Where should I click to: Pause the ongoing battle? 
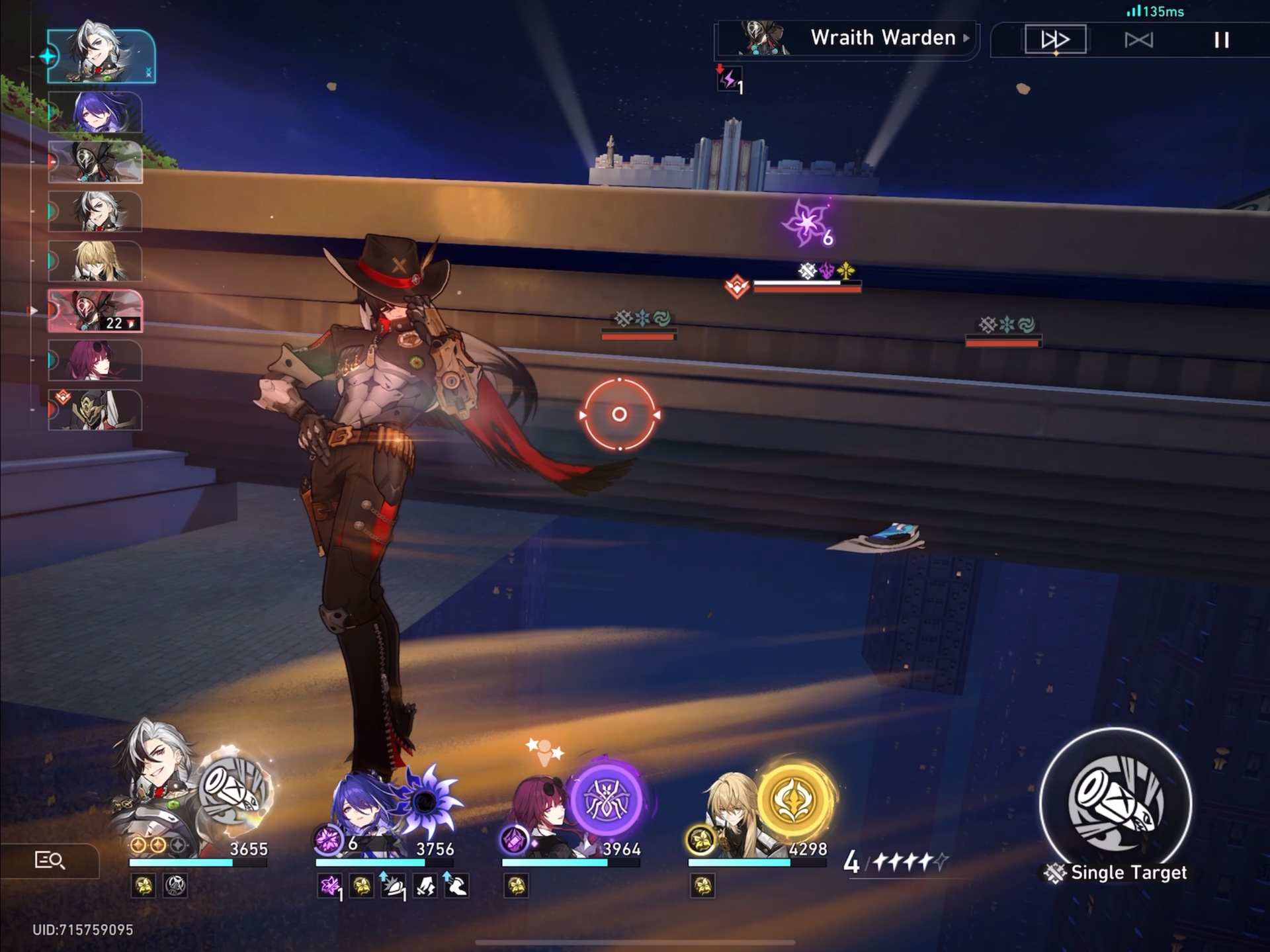pyautogui.click(x=1220, y=39)
